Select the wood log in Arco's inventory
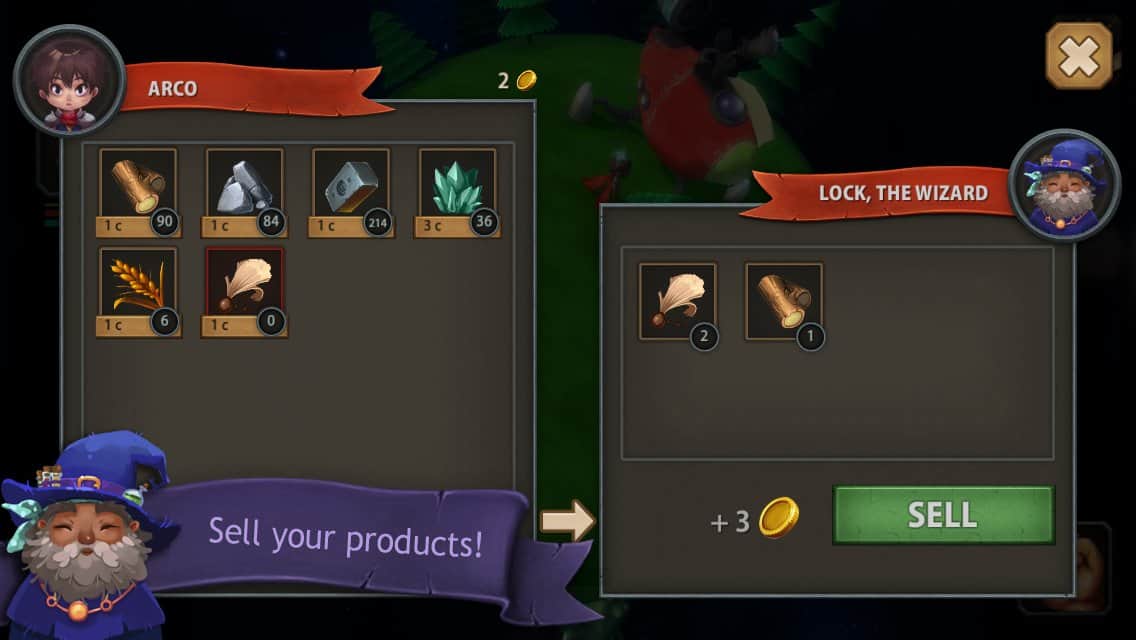1136x640 pixels. [x=139, y=190]
